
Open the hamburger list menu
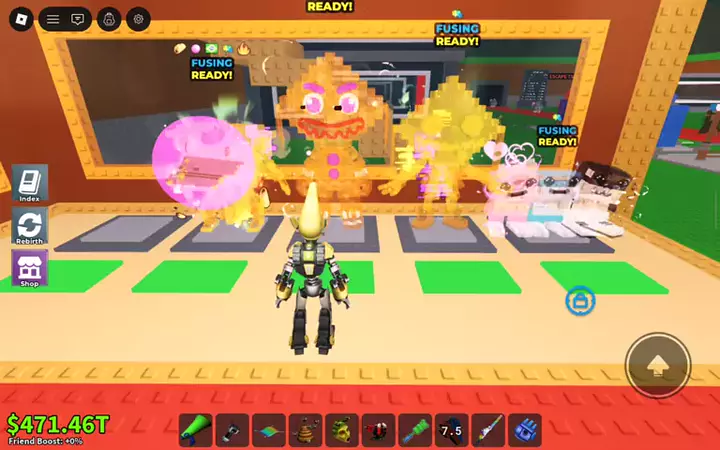[x=53, y=18]
